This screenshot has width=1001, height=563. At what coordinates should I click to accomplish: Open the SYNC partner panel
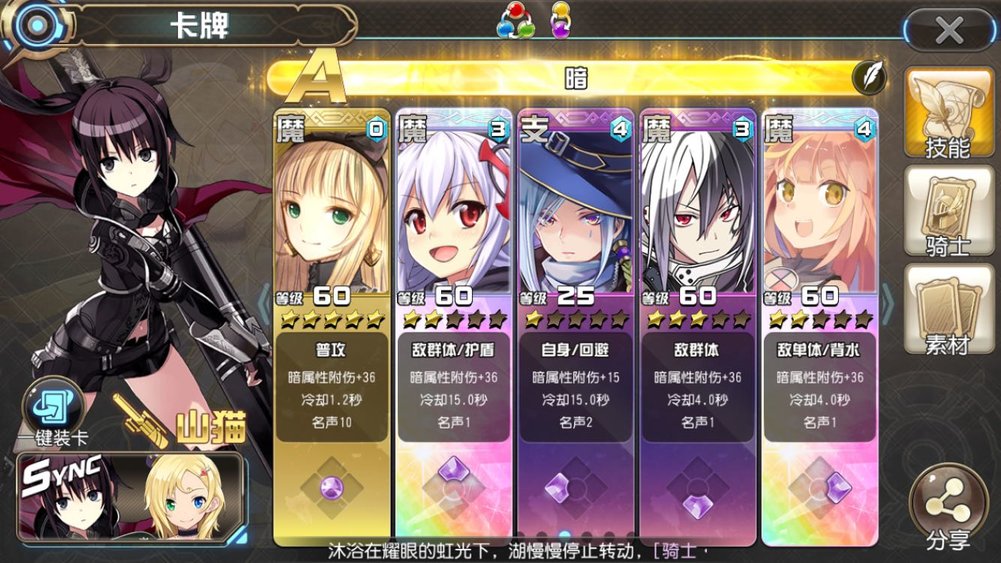point(131,497)
